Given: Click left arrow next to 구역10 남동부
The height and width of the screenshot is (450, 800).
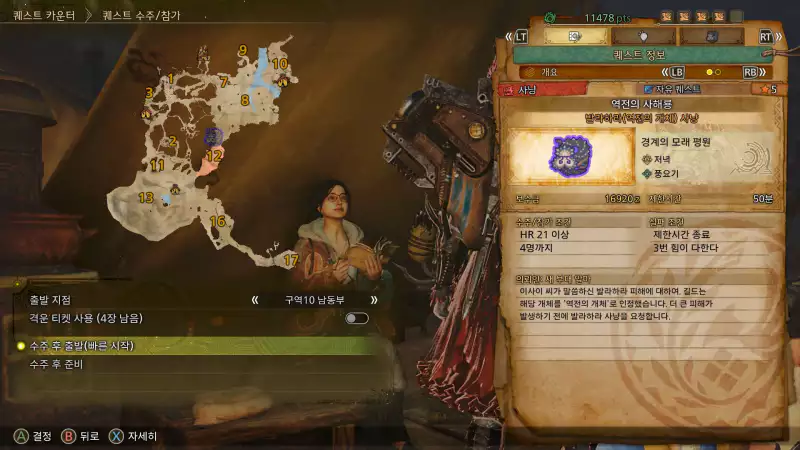Looking at the screenshot, I should point(256,299).
